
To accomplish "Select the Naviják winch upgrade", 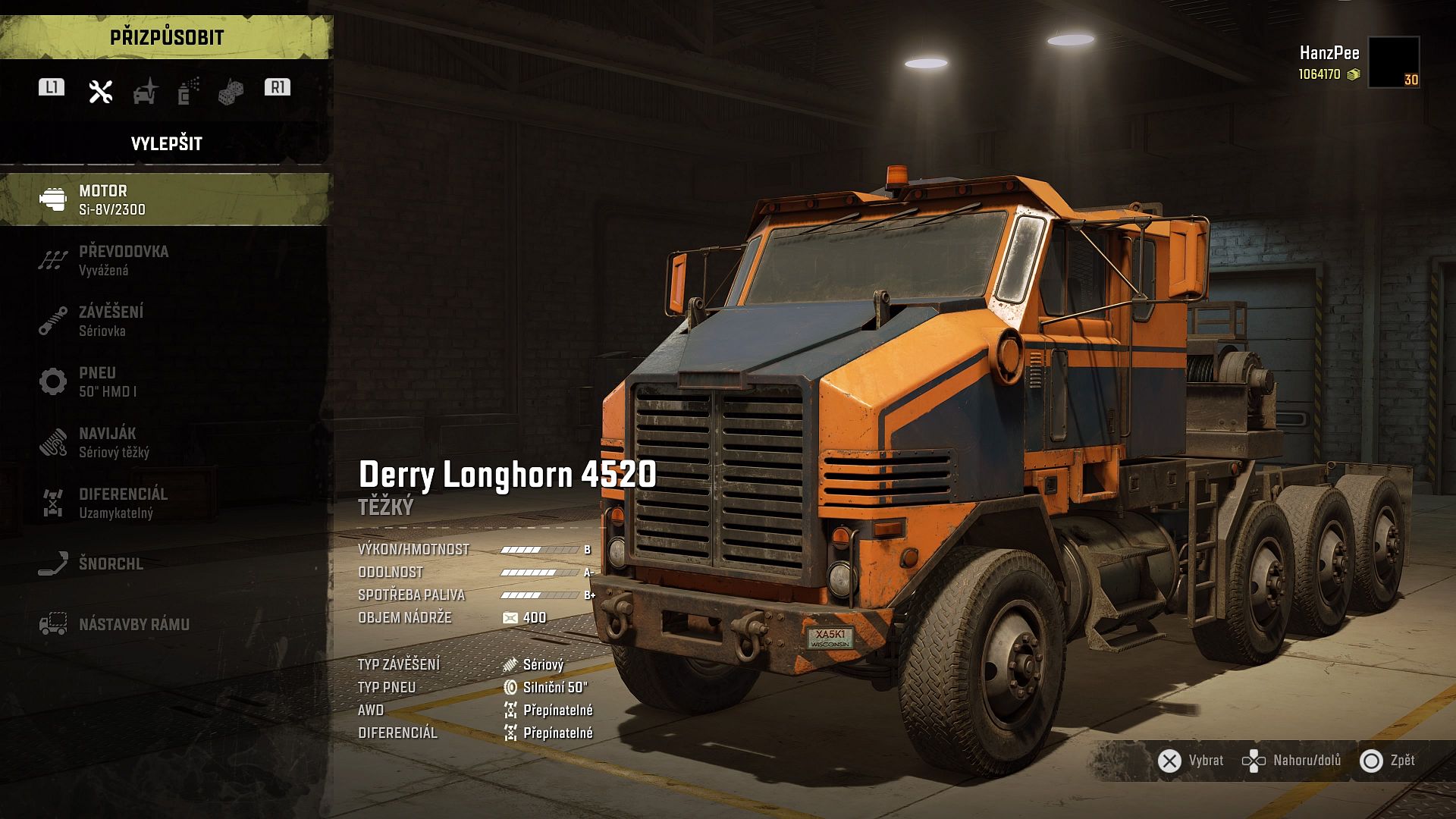I will [x=165, y=442].
